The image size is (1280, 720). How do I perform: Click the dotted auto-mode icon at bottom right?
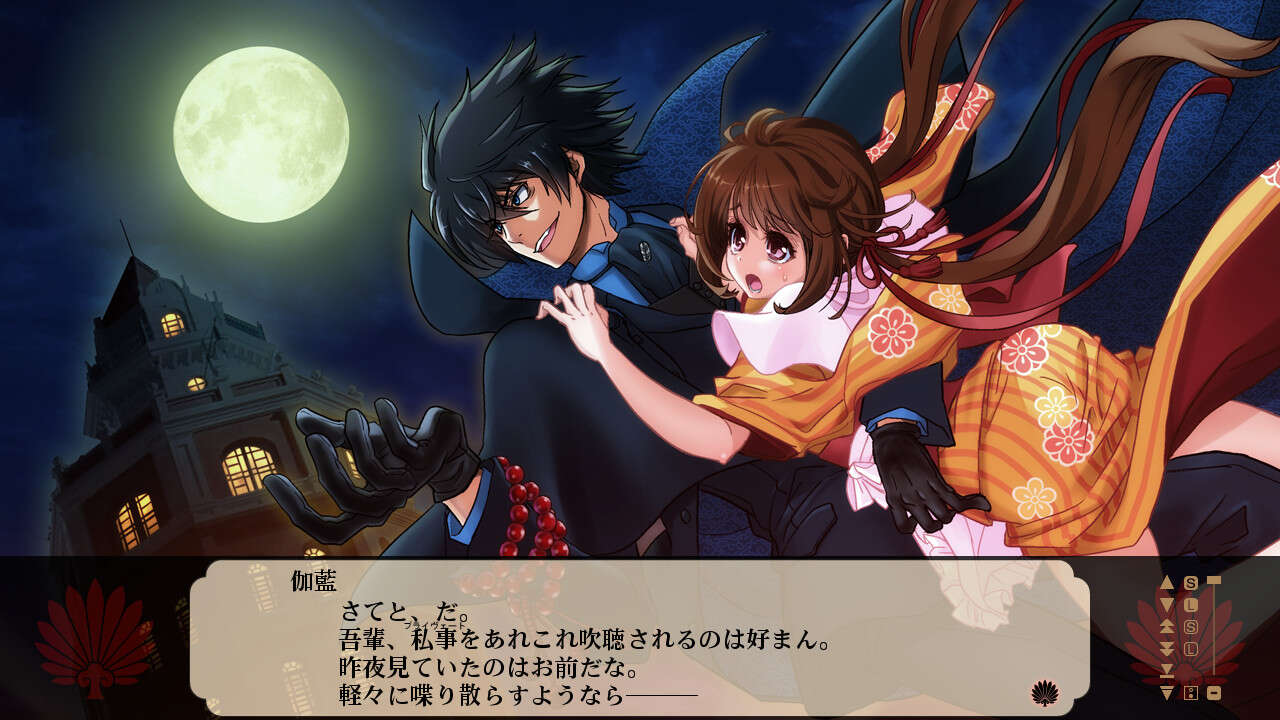[x=1190, y=692]
